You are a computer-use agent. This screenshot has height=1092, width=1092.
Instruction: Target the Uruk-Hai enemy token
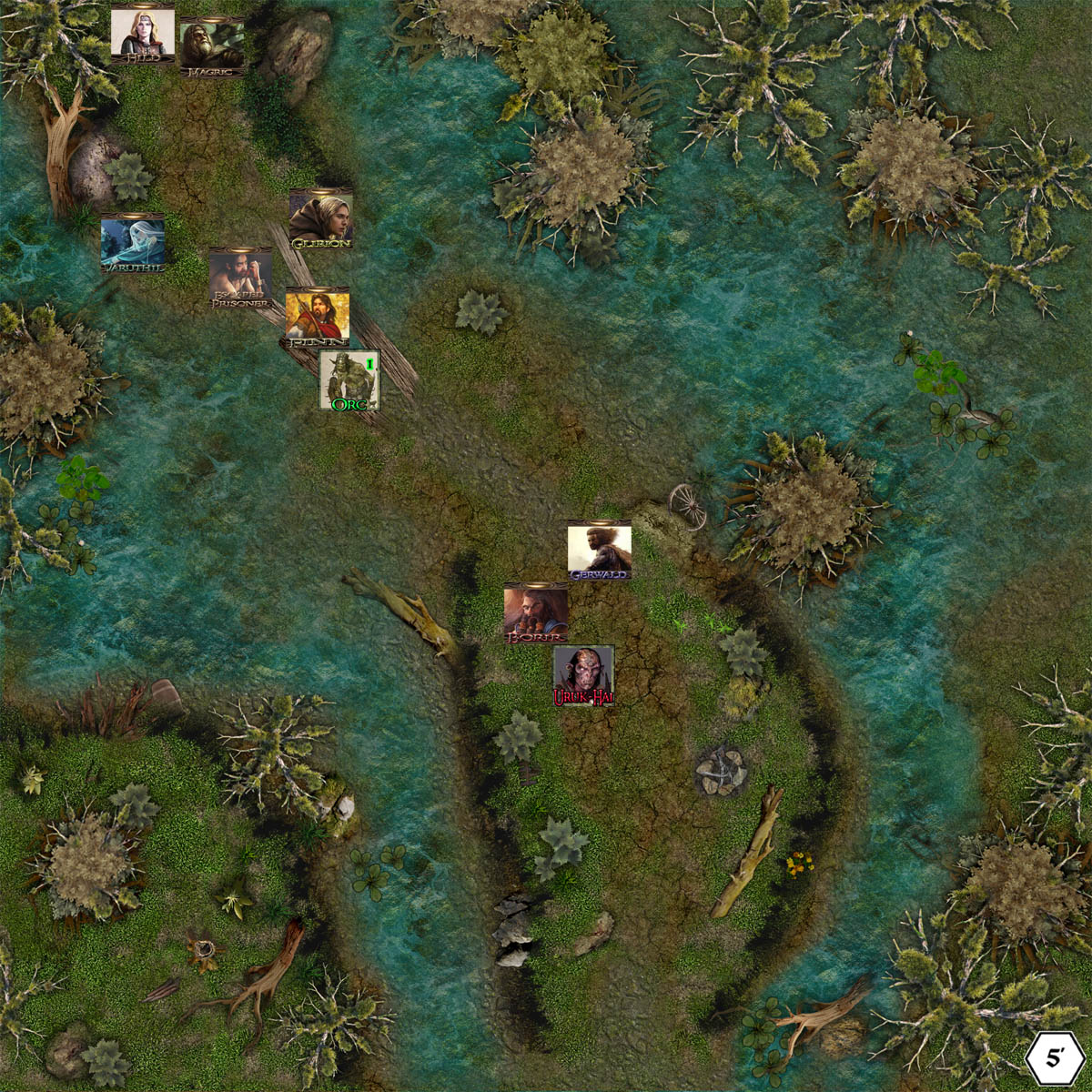(583, 676)
